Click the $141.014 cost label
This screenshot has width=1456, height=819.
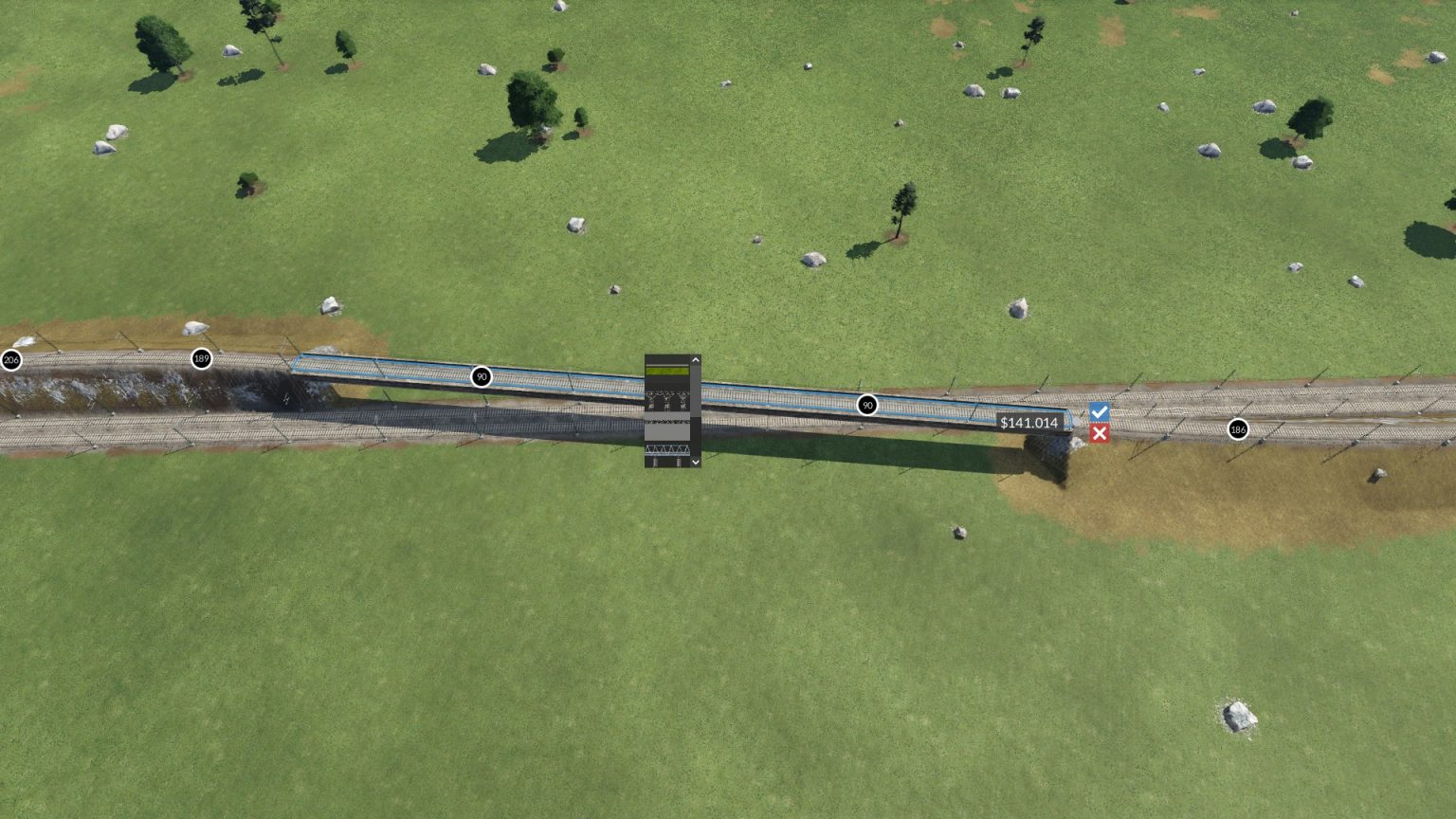[x=1029, y=424]
